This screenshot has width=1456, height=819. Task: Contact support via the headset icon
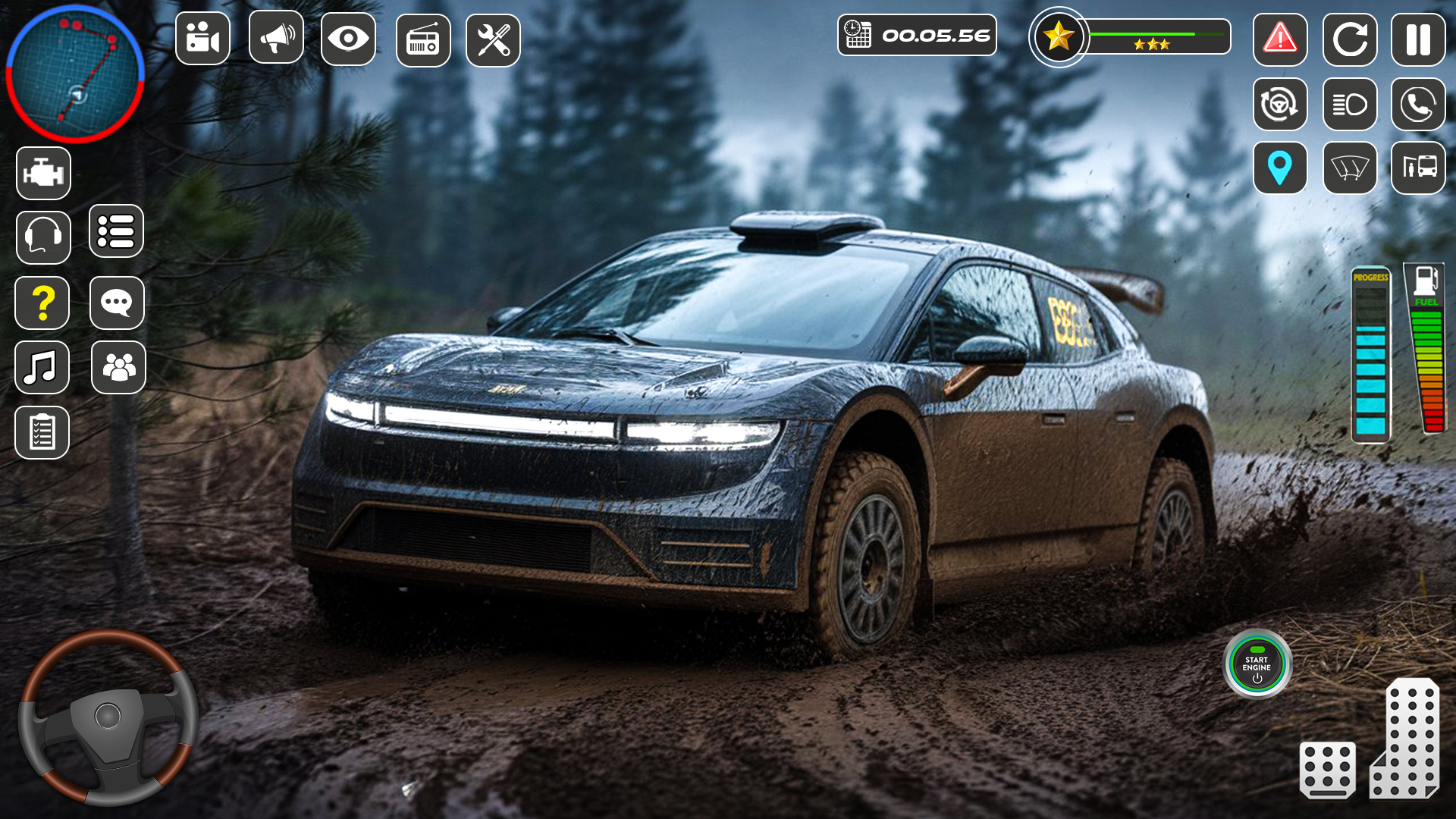pyautogui.click(x=43, y=237)
